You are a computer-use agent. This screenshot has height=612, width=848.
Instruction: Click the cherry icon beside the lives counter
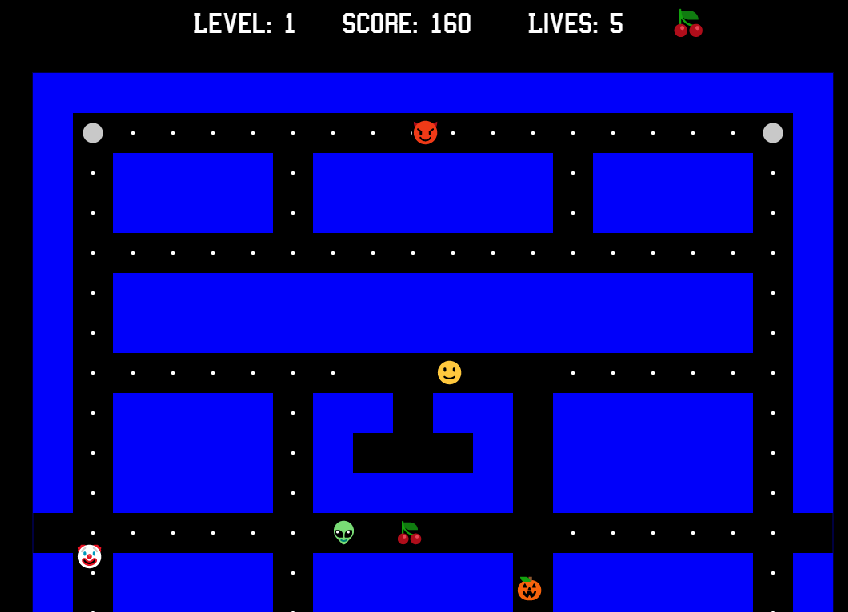(688, 23)
